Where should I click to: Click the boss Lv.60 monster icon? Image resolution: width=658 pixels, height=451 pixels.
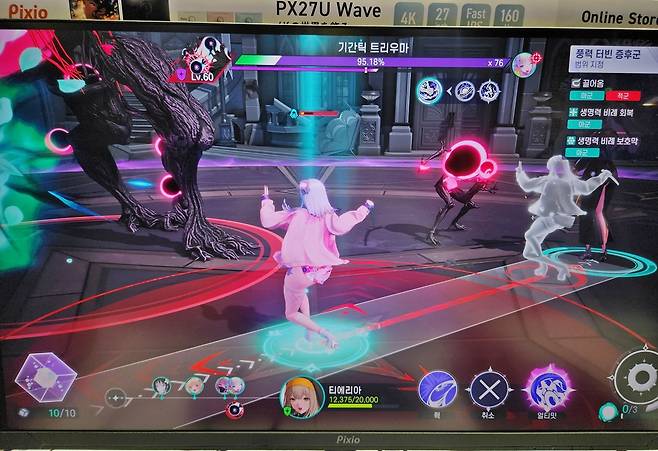pyautogui.click(x=208, y=57)
